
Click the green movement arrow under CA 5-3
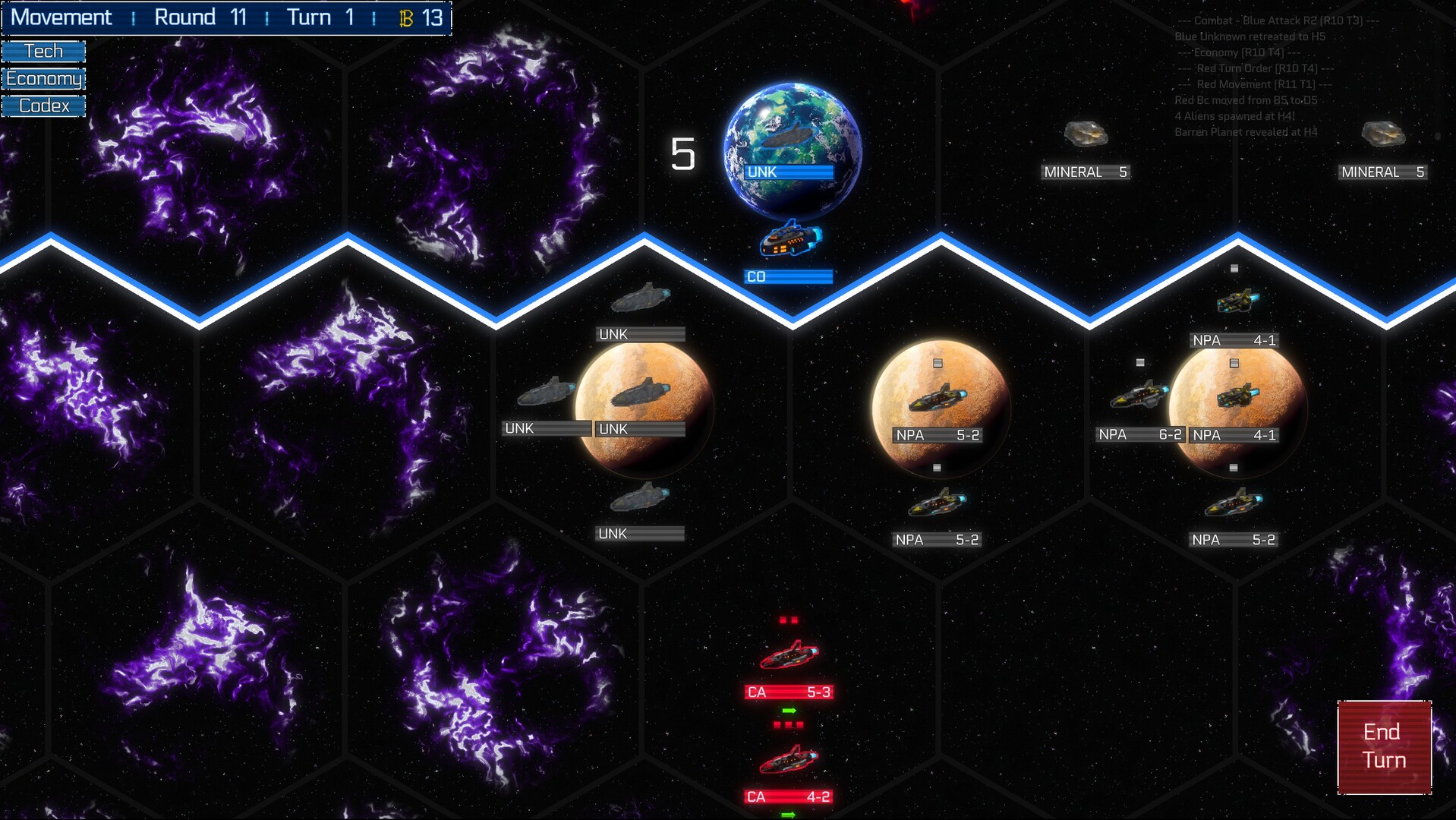(x=789, y=710)
